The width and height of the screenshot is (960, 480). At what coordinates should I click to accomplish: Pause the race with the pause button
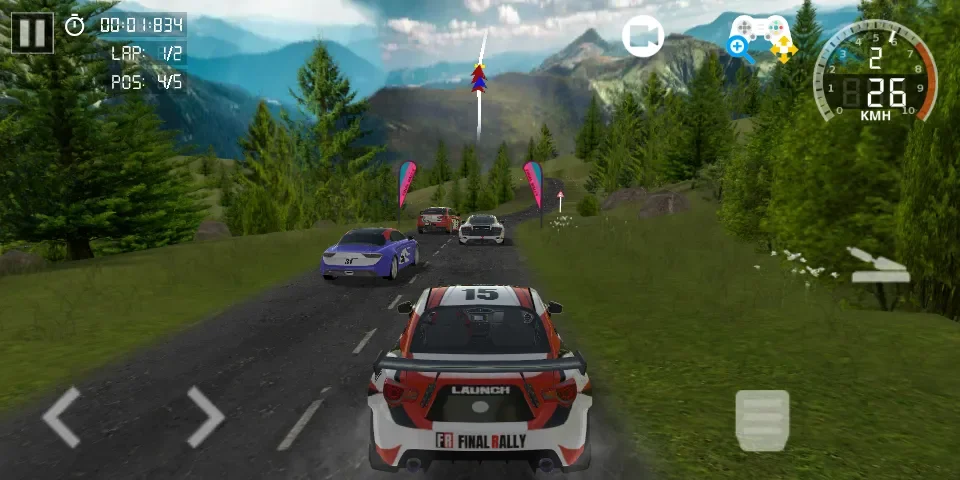coord(32,31)
